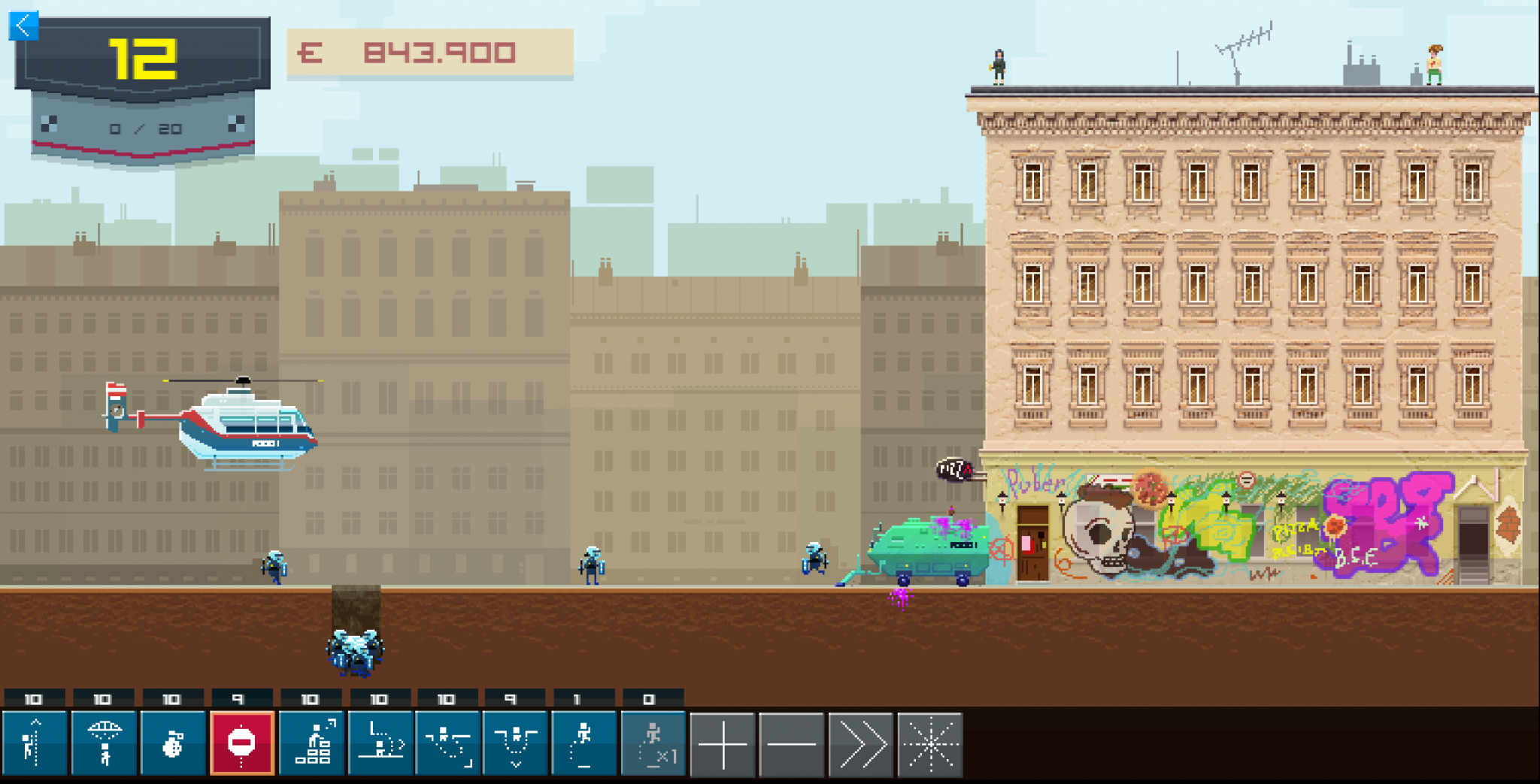Select the grenade bomber skill
Image resolution: width=1540 pixels, height=784 pixels.
(173, 743)
